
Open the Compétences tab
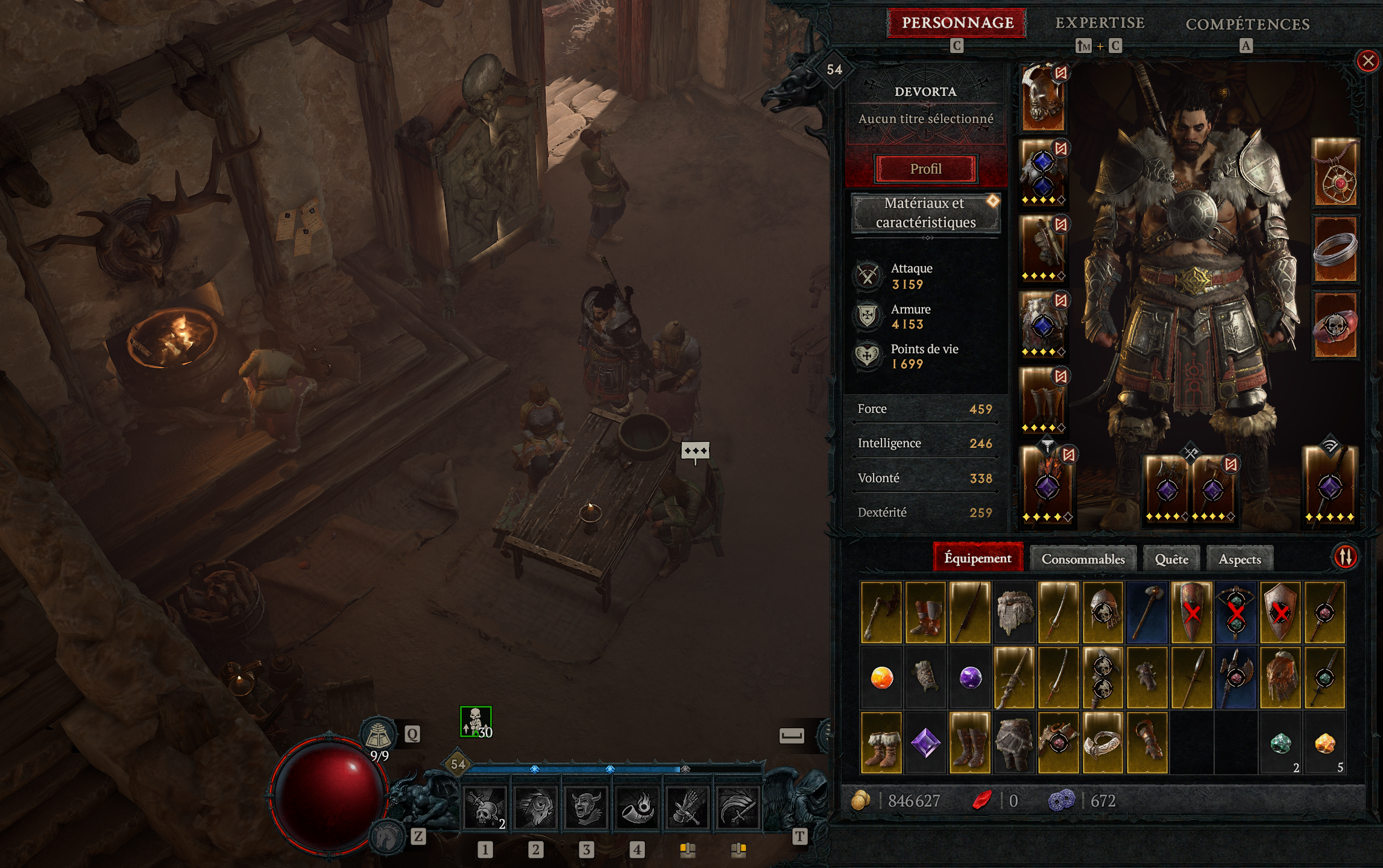pos(1247,24)
